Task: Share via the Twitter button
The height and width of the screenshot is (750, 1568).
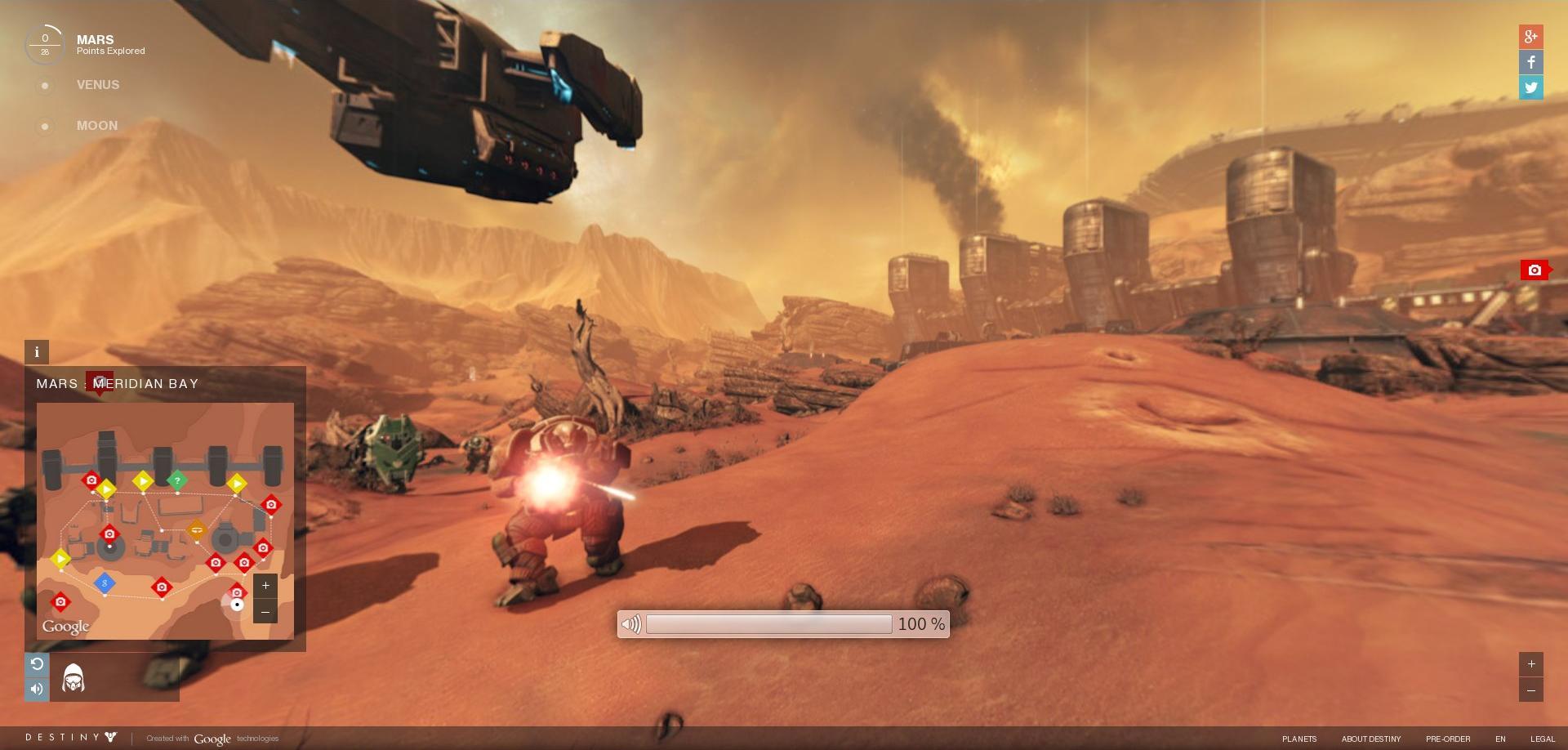Action: point(1530,87)
